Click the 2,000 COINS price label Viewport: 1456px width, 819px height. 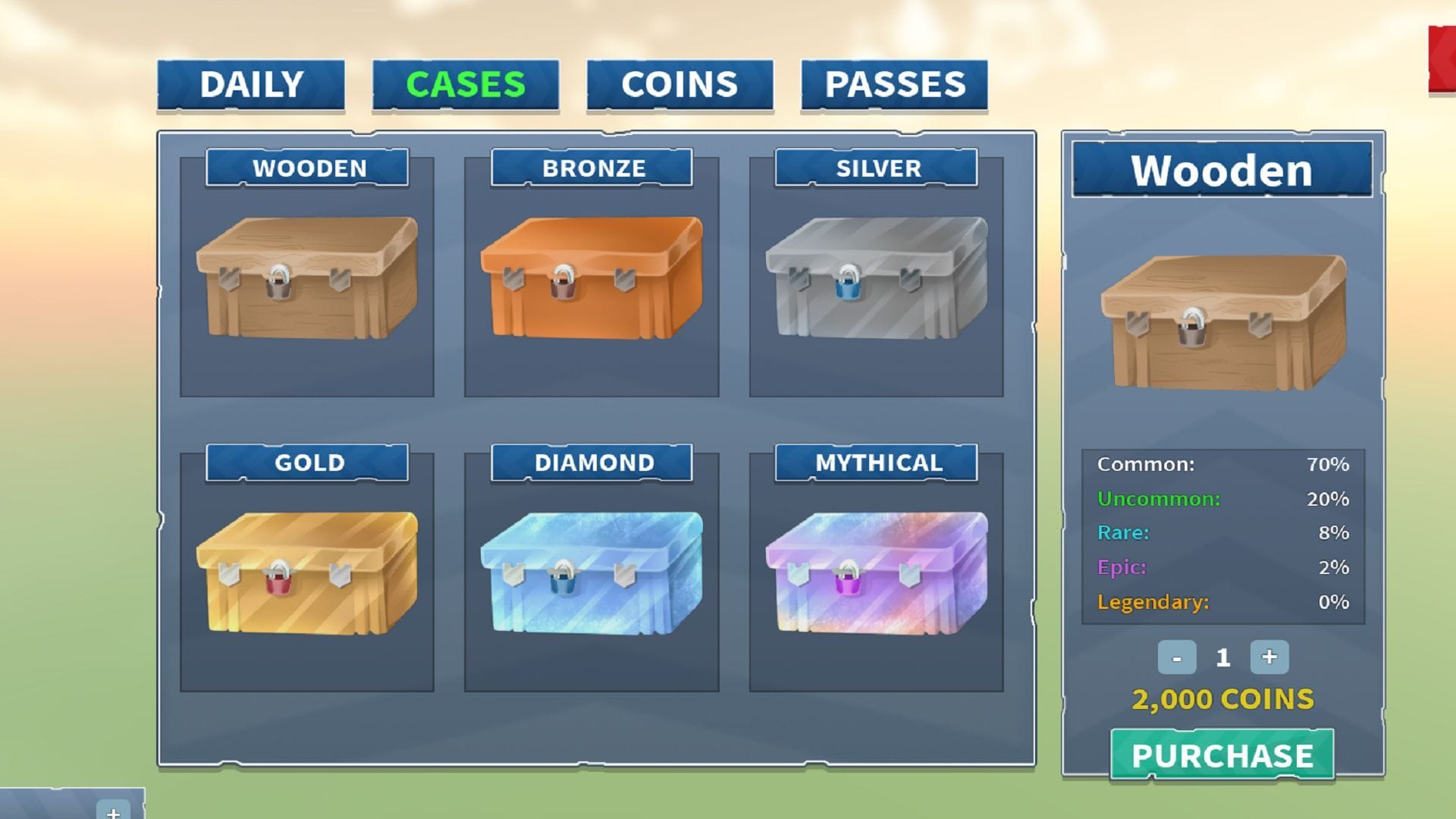point(1222,700)
